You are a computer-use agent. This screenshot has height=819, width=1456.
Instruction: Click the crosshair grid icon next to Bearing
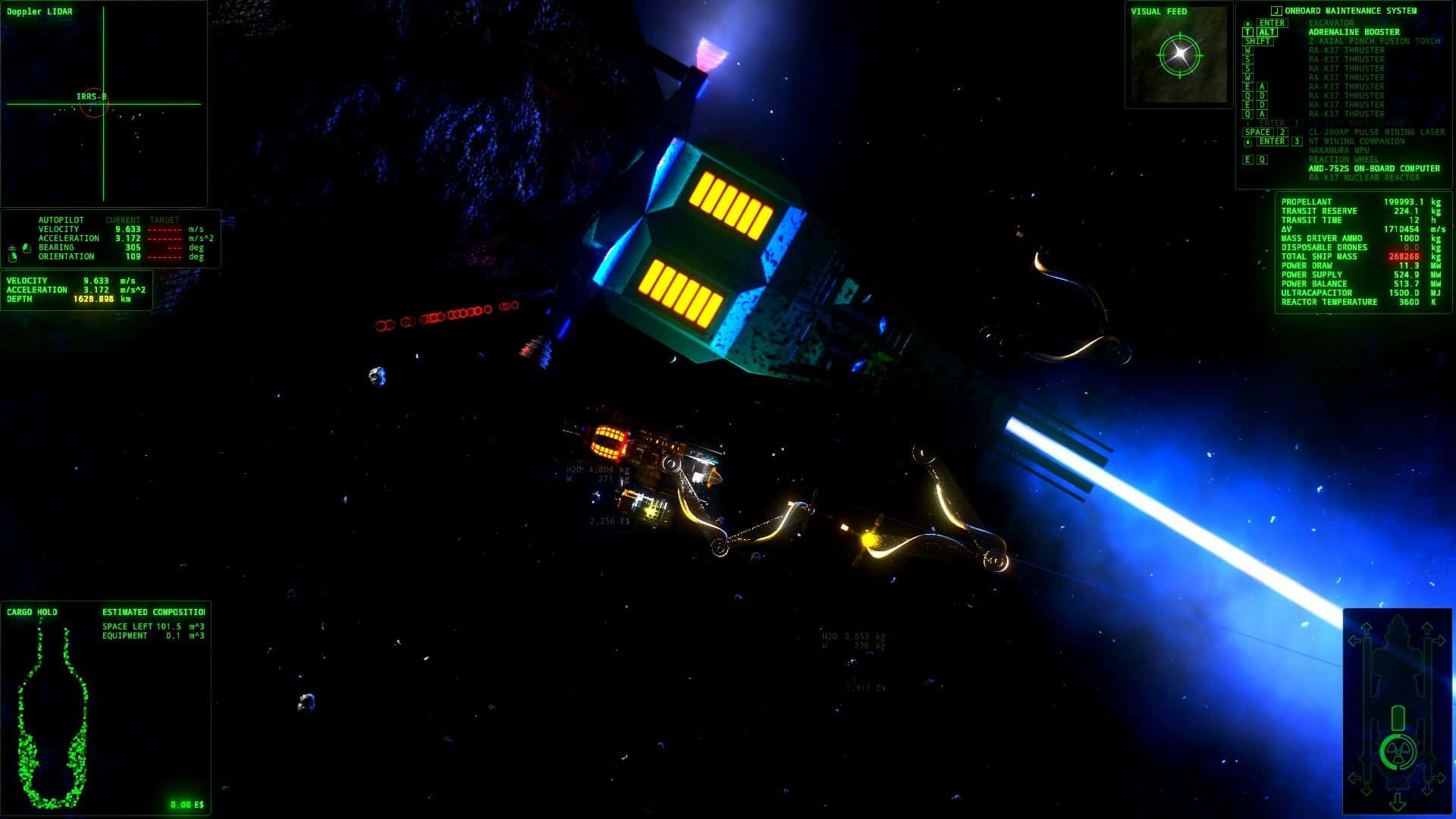pos(11,247)
